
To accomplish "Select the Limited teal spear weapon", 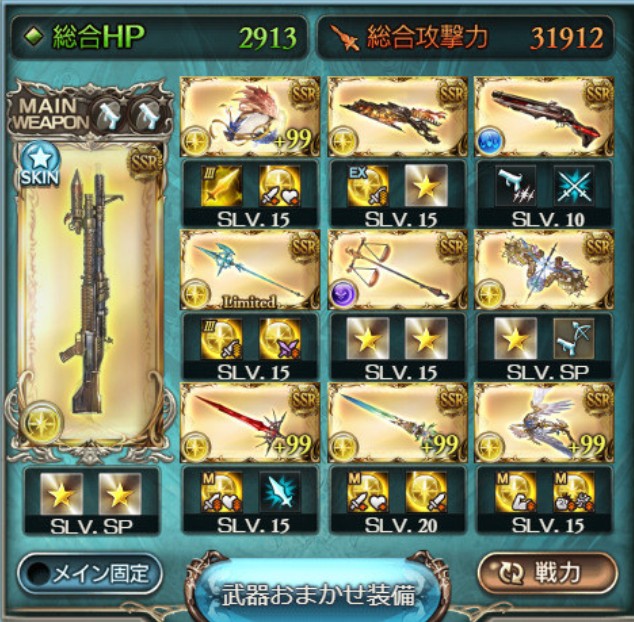I will pyautogui.click(x=251, y=270).
